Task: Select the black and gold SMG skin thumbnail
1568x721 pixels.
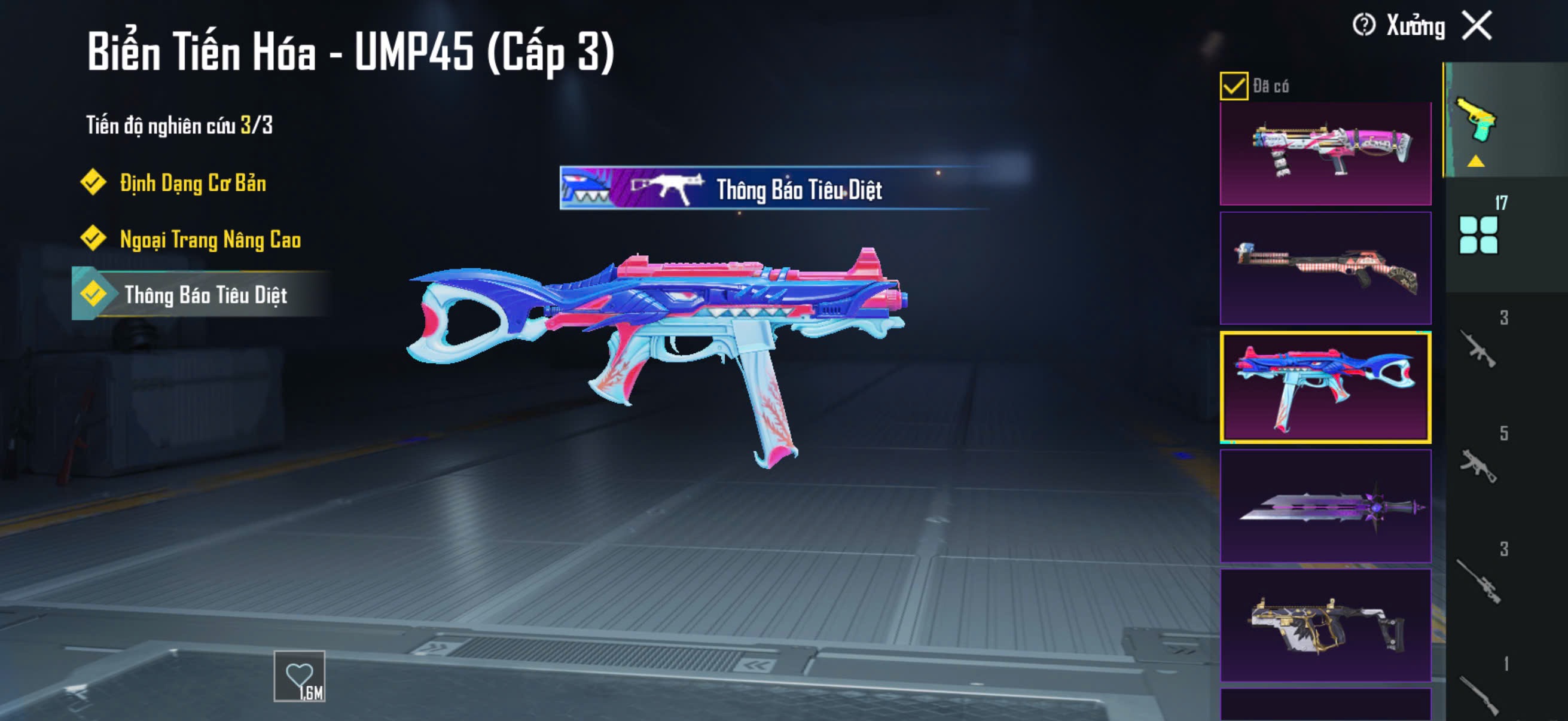Action: coord(1325,625)
